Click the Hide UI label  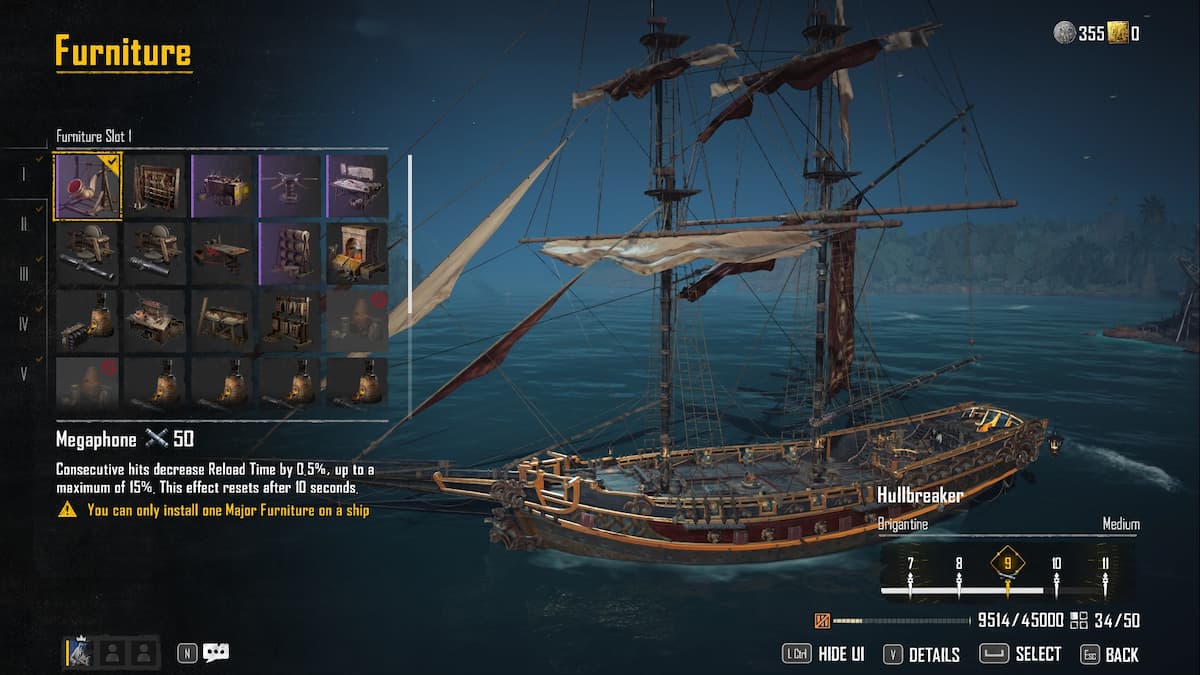[840, 654]
